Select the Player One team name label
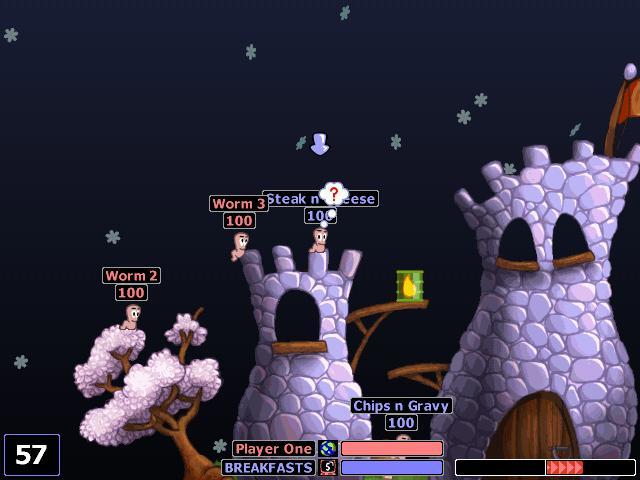640x480 pixels. tap(274, 449)
